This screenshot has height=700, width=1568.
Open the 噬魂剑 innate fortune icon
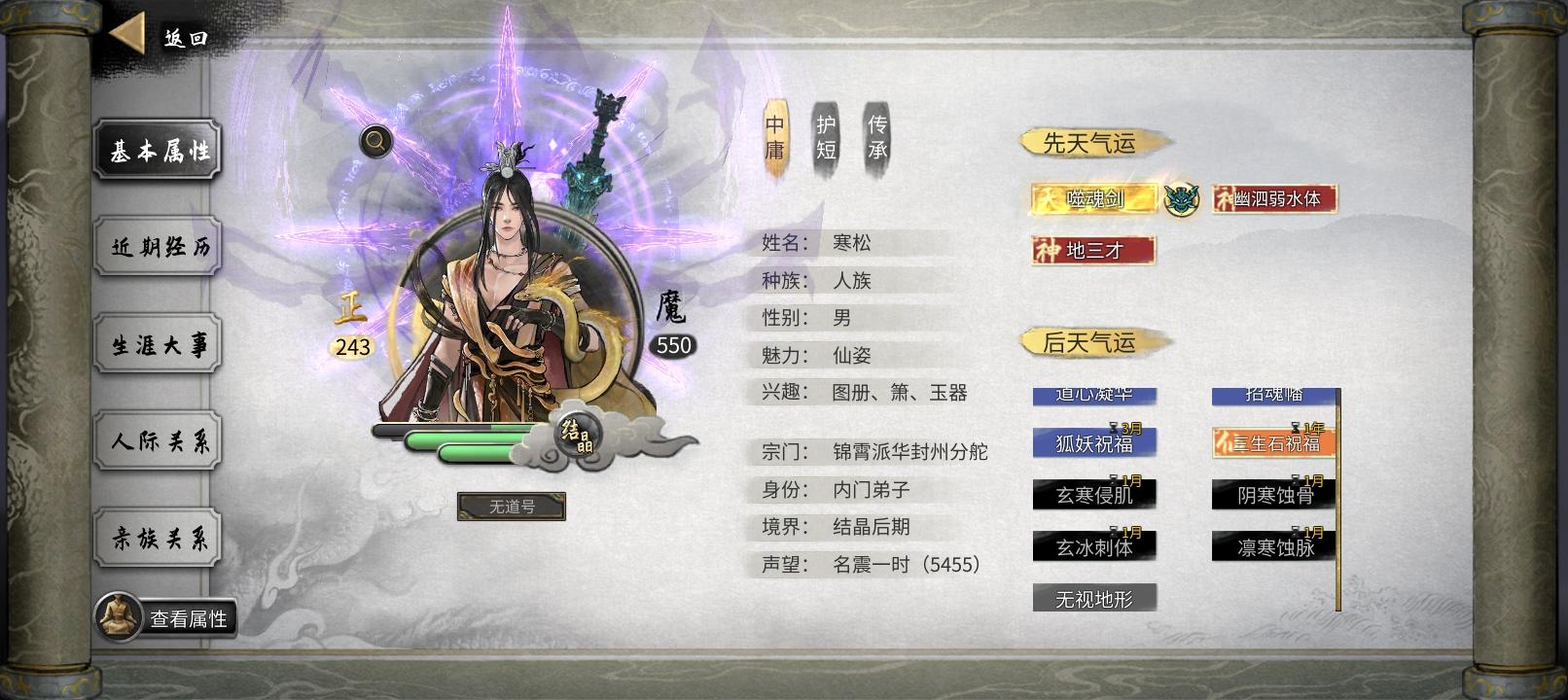(x=1091, y=196)
